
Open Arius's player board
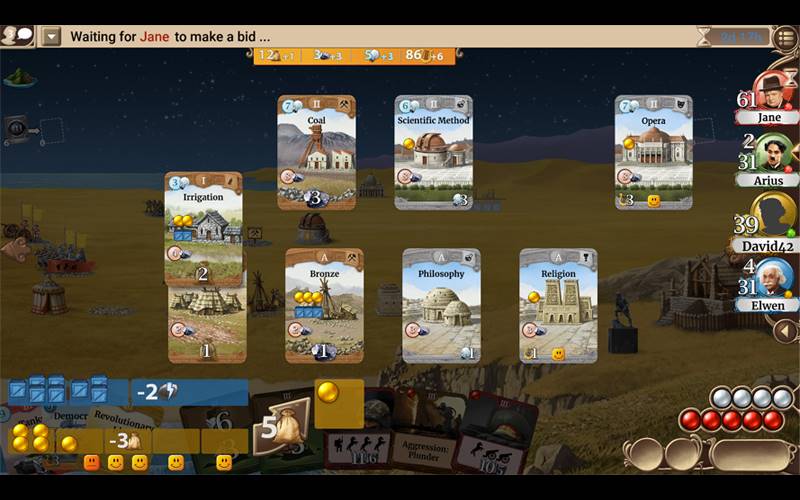point(773,153)
